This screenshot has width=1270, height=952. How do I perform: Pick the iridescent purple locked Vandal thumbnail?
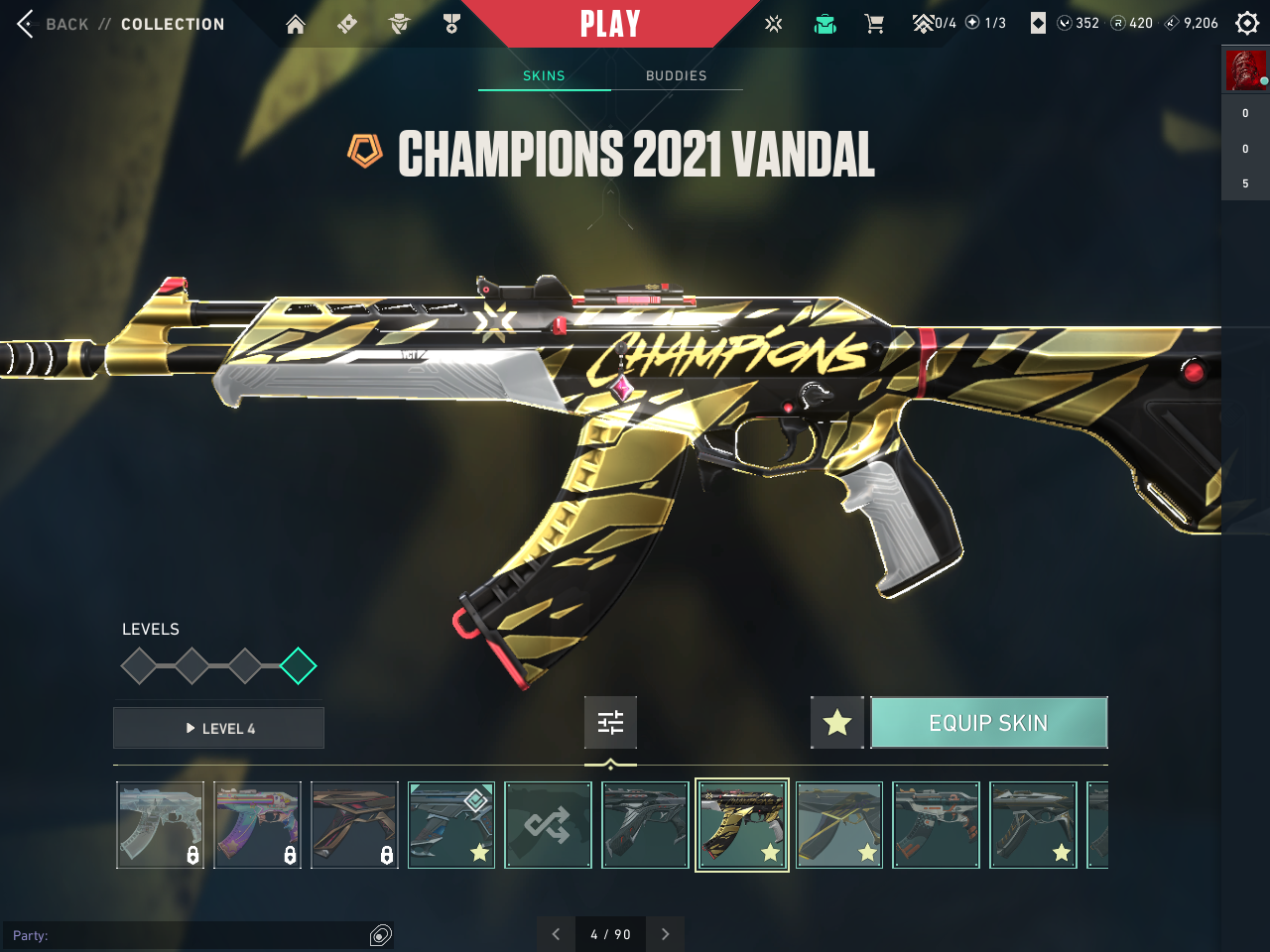(258, 825)
